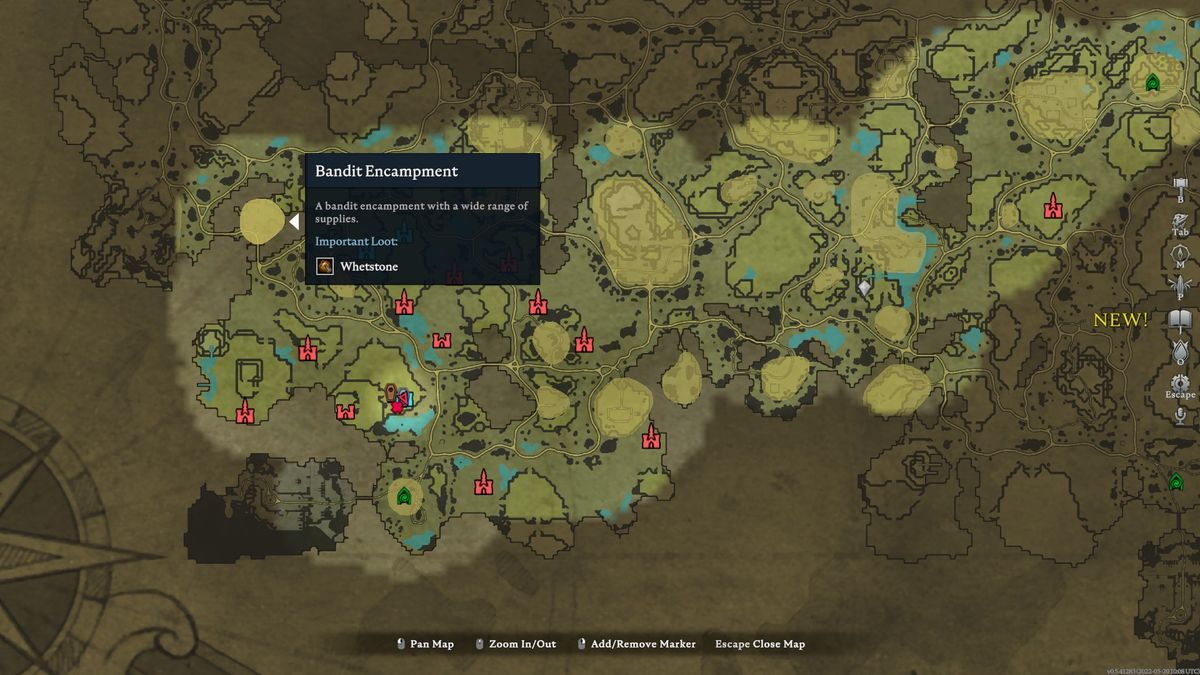Select the green waygate marker inside the yellow circle
Image resolution: width=1200 pixels, height=675 pixels.
(404, 495)
